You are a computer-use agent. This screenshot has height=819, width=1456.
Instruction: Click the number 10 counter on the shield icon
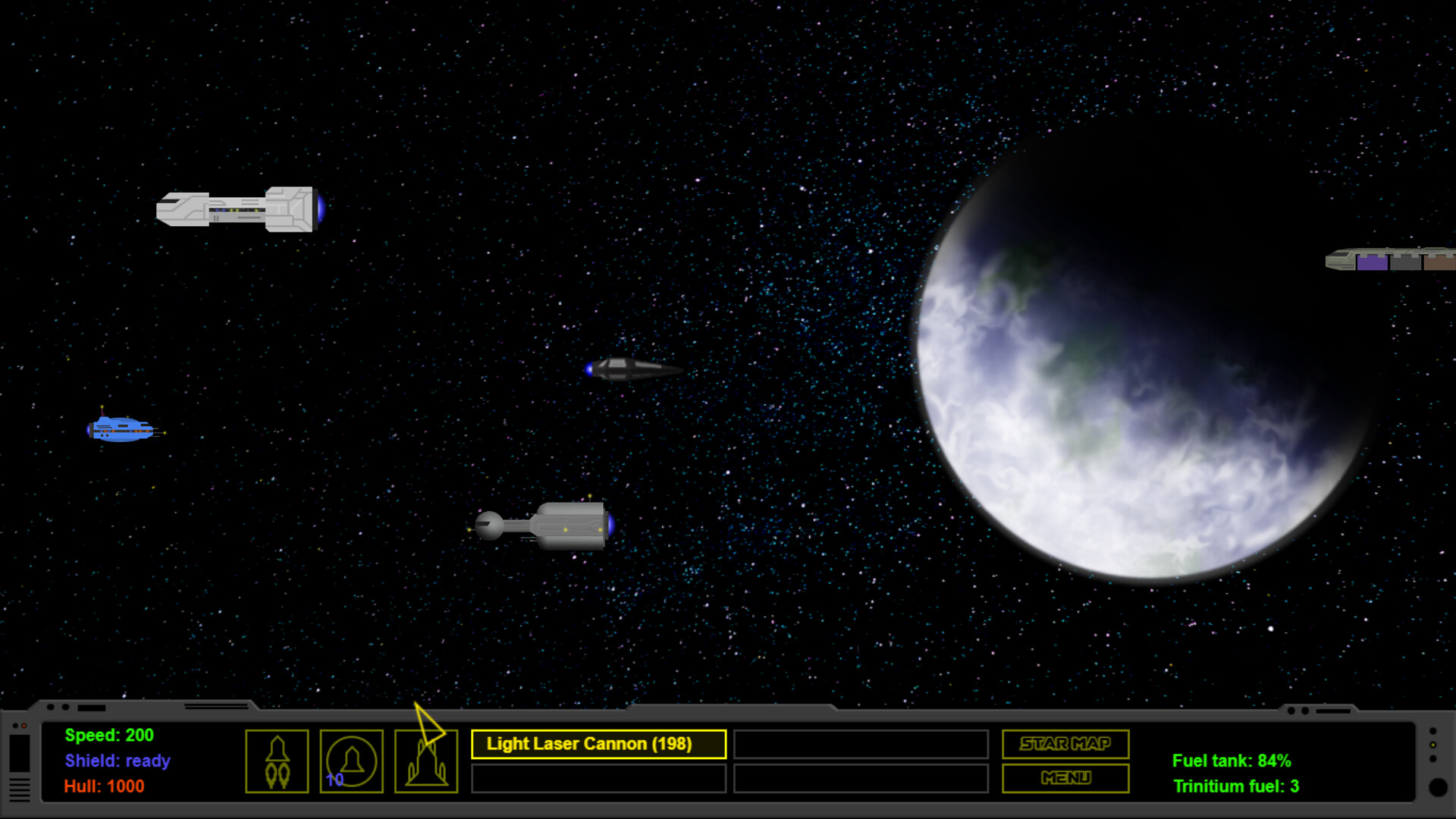(334, 778)
